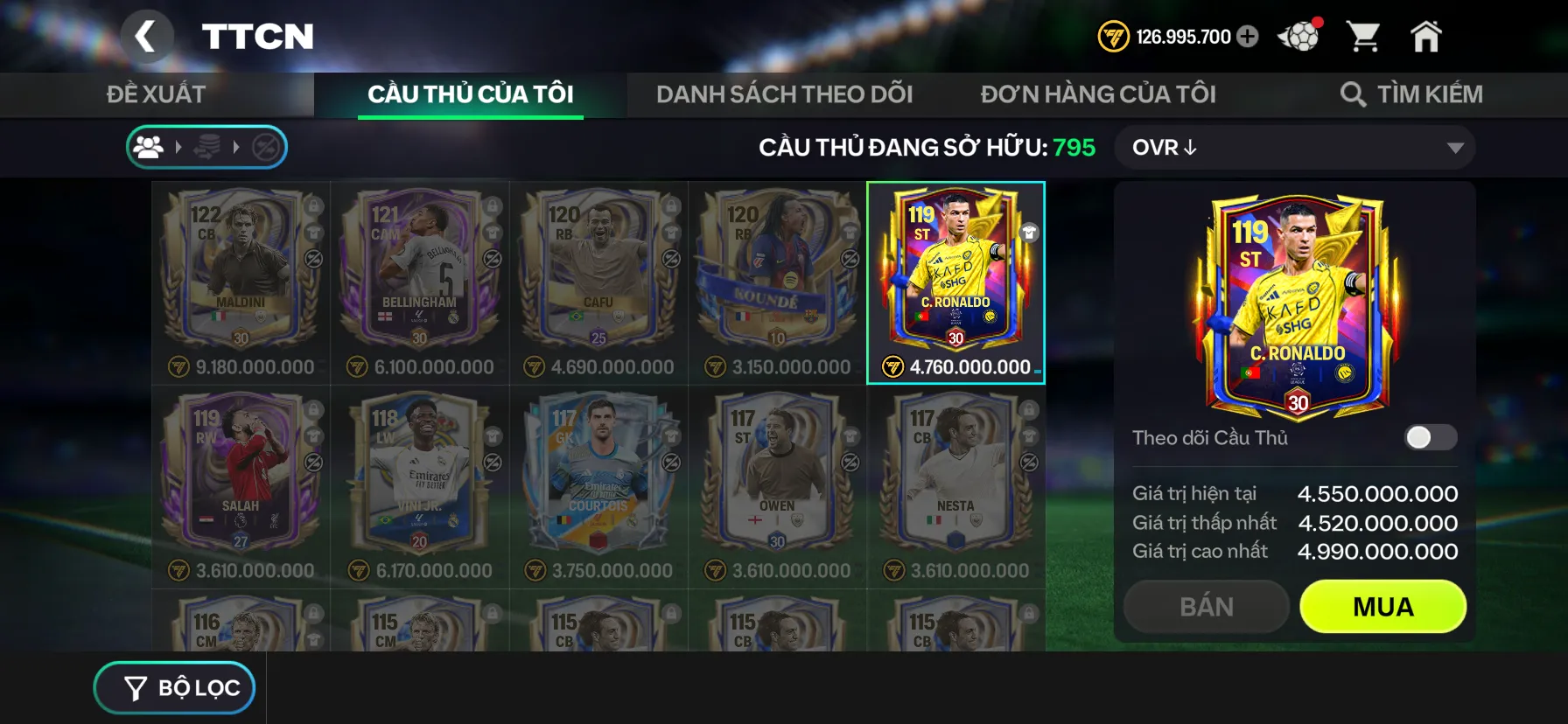The width and height of the screenshot is (1568, 724).
Task: Tap the plus to buy more coins
Action: (x=1247, y=37)
